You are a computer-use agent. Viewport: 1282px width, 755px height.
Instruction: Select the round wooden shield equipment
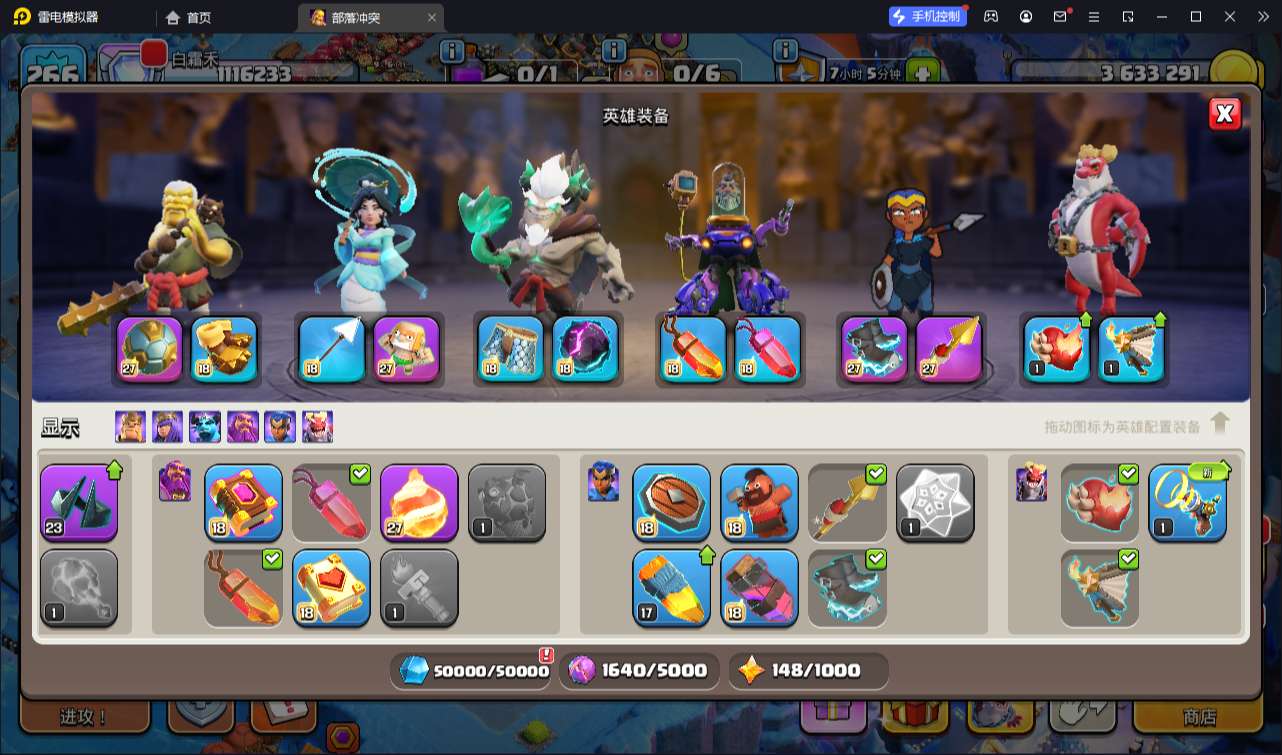tap(671, 502)
